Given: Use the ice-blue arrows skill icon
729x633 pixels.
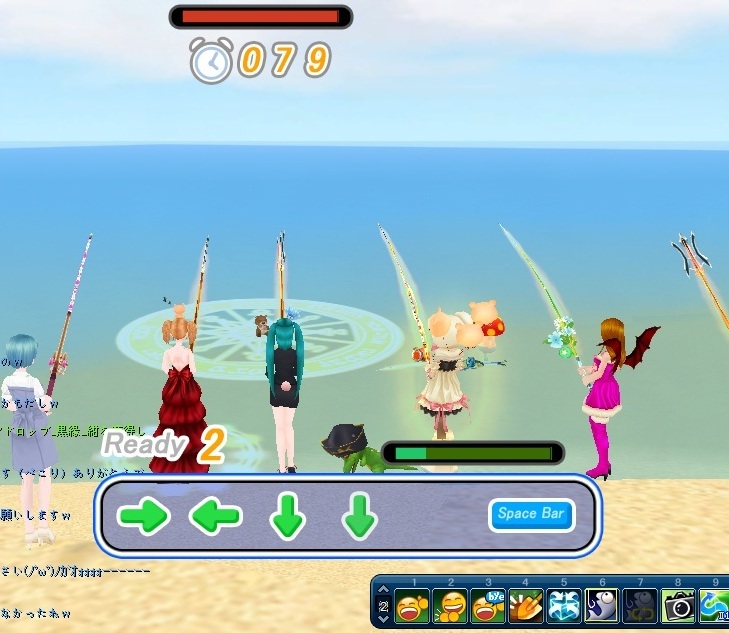Looking at the screenshot, I should pyautogui.click(x=564, y=607).
